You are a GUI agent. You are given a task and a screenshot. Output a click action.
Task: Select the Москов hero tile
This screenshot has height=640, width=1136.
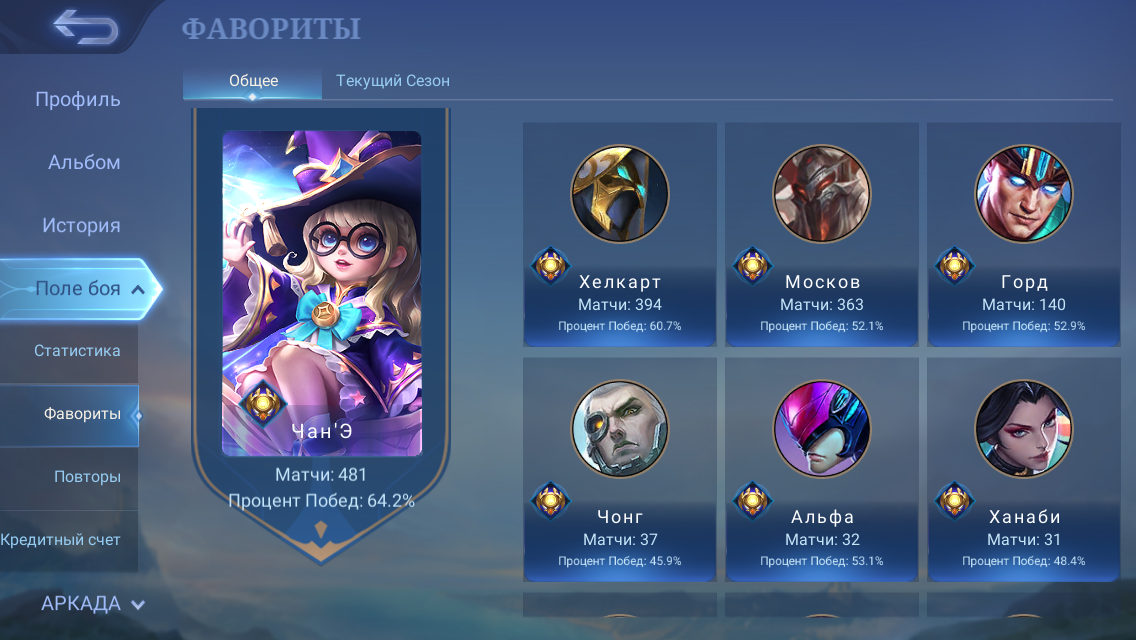click(x=822, y=235)
